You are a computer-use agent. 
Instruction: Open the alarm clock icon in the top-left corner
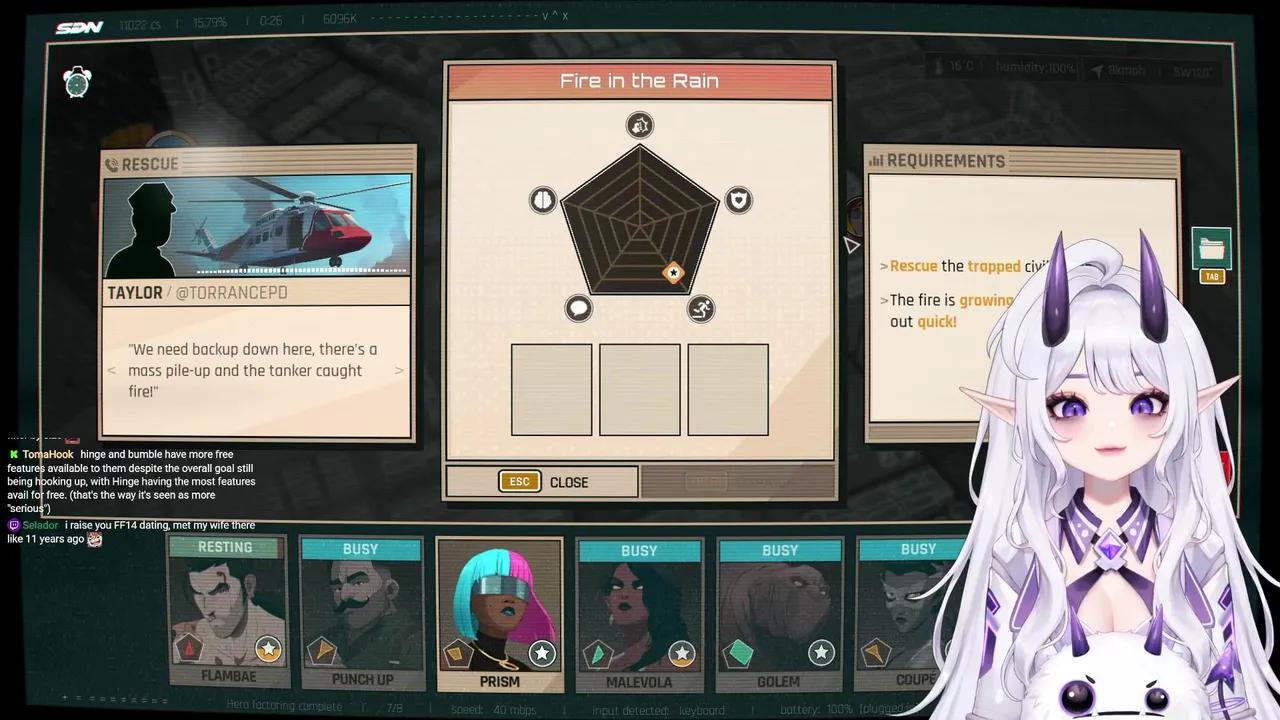pos(77,84)
